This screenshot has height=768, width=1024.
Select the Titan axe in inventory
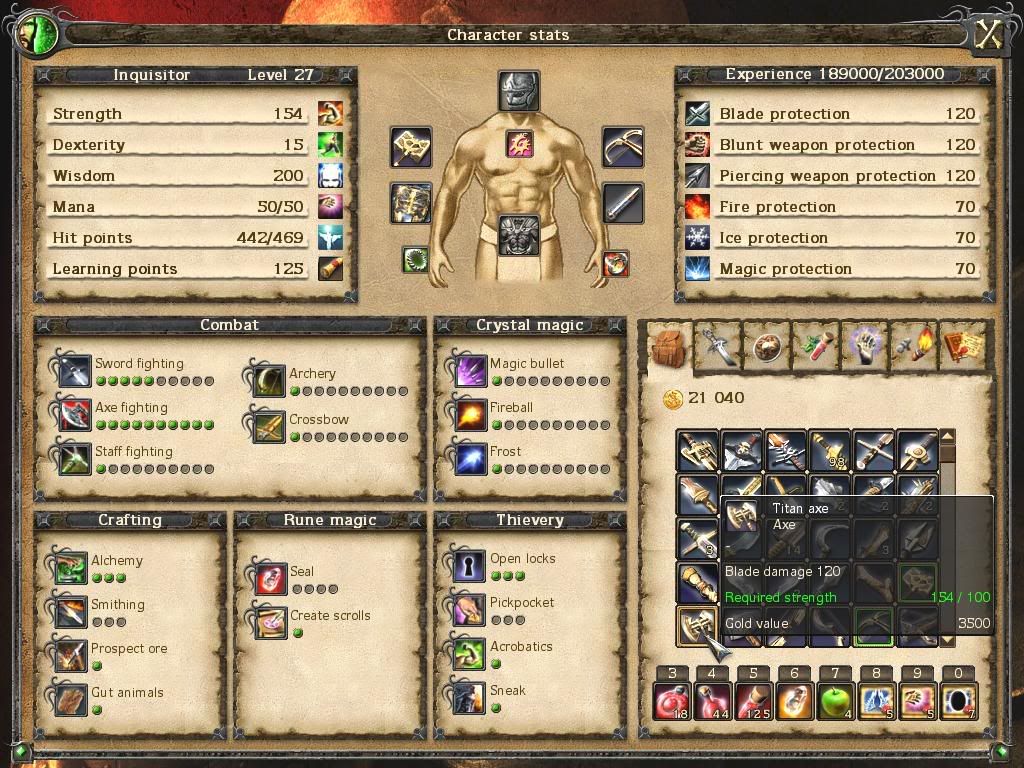pyautogui.click(x=697, y=625)
